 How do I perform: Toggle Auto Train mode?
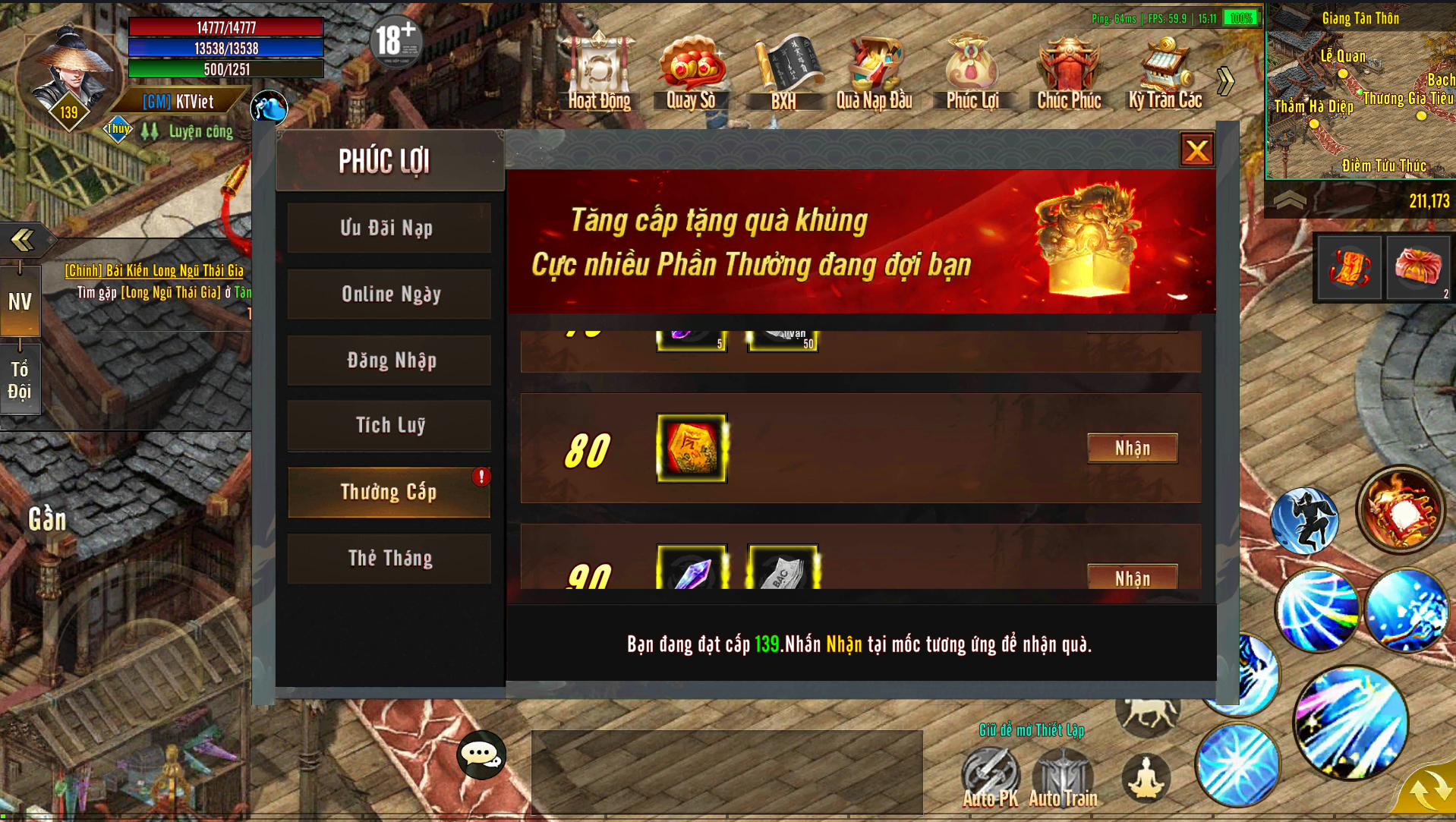(x=1063, y=777)
